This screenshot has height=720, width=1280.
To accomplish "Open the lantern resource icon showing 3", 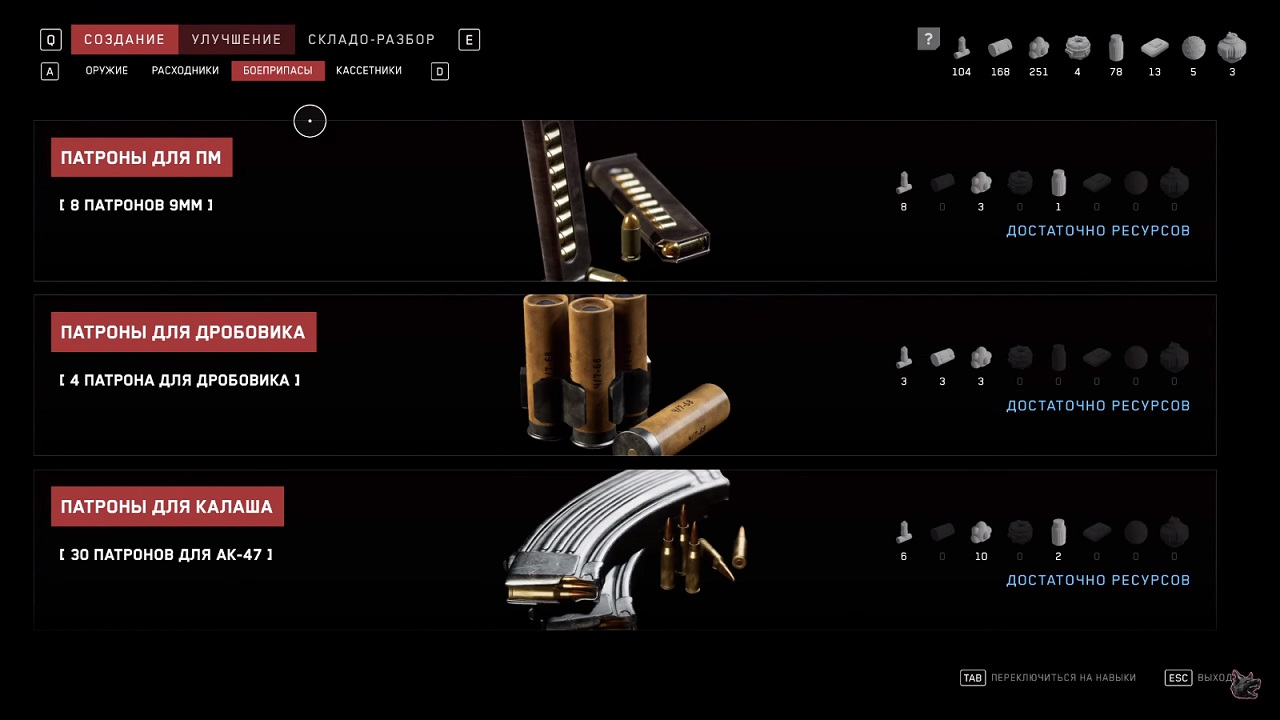I will tap(1231, 47).
